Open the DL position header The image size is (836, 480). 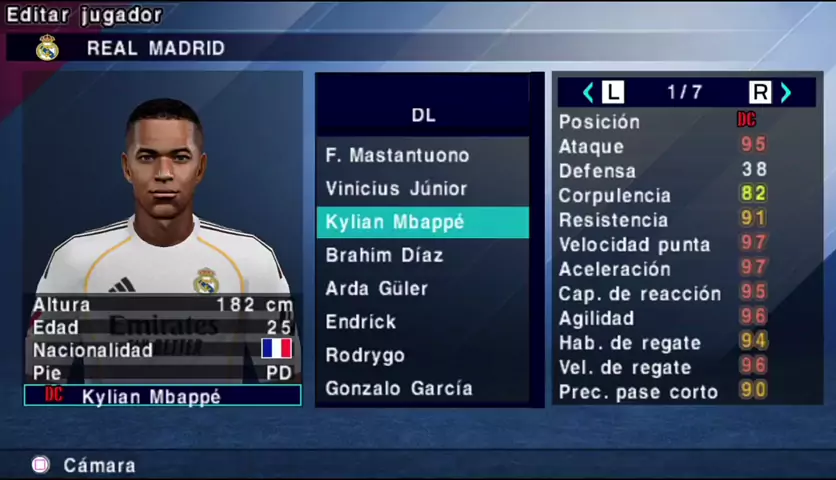423,115
